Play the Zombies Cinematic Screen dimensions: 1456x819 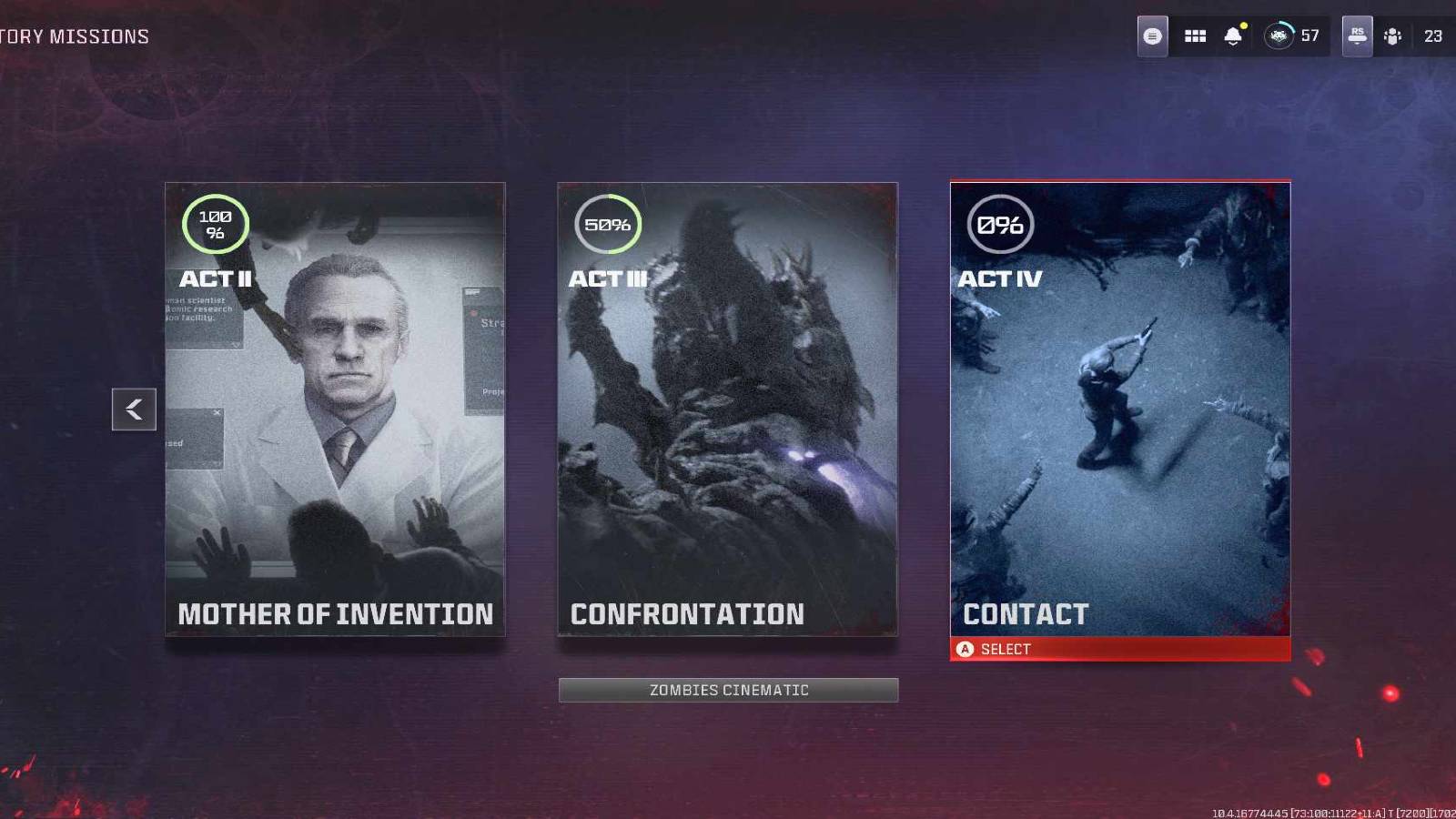pos(728,689)
